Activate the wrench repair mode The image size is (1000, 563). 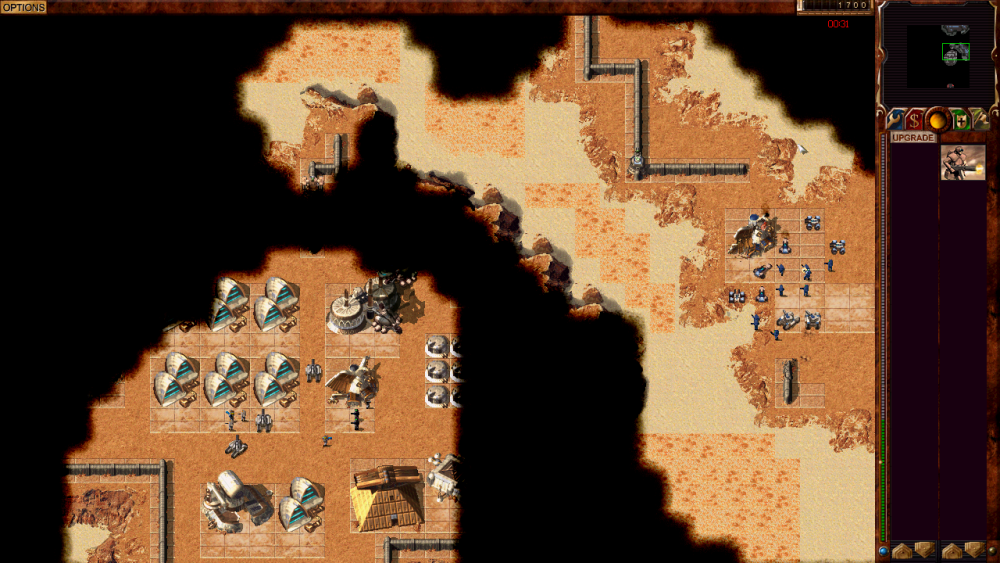[892, 120]
